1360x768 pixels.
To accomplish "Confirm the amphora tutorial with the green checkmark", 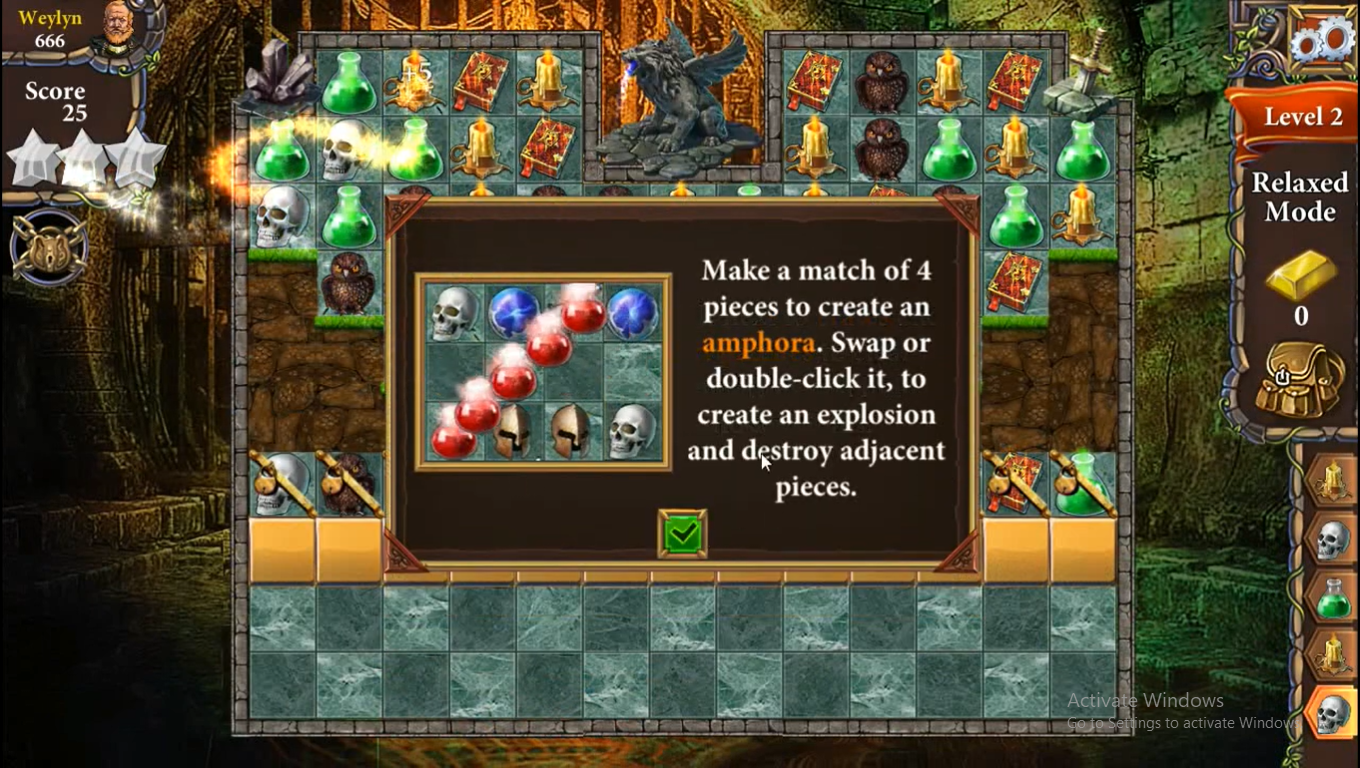I will click(x=681, y=534).
